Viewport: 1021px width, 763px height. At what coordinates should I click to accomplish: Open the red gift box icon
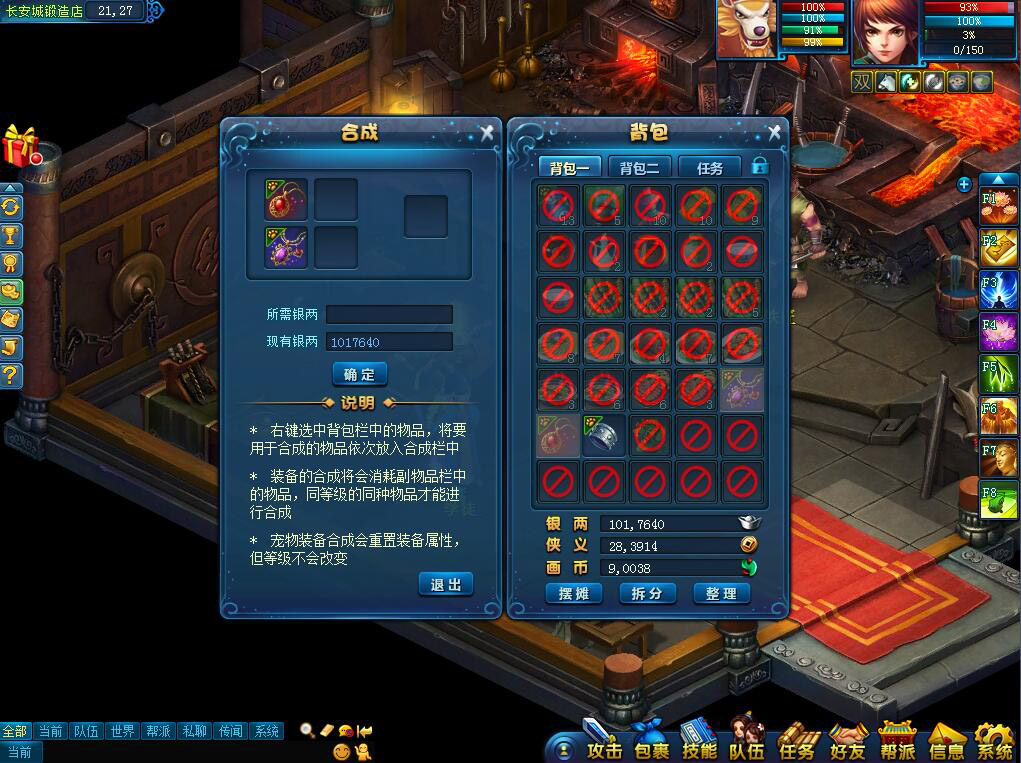(20, 146)
